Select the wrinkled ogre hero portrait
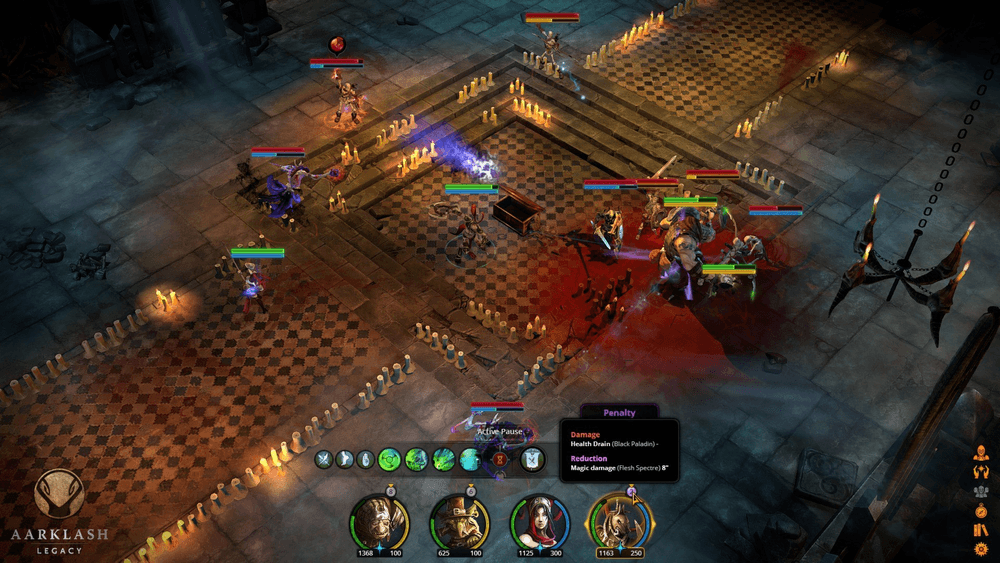The image size is (1000, 563). (379, 521)
